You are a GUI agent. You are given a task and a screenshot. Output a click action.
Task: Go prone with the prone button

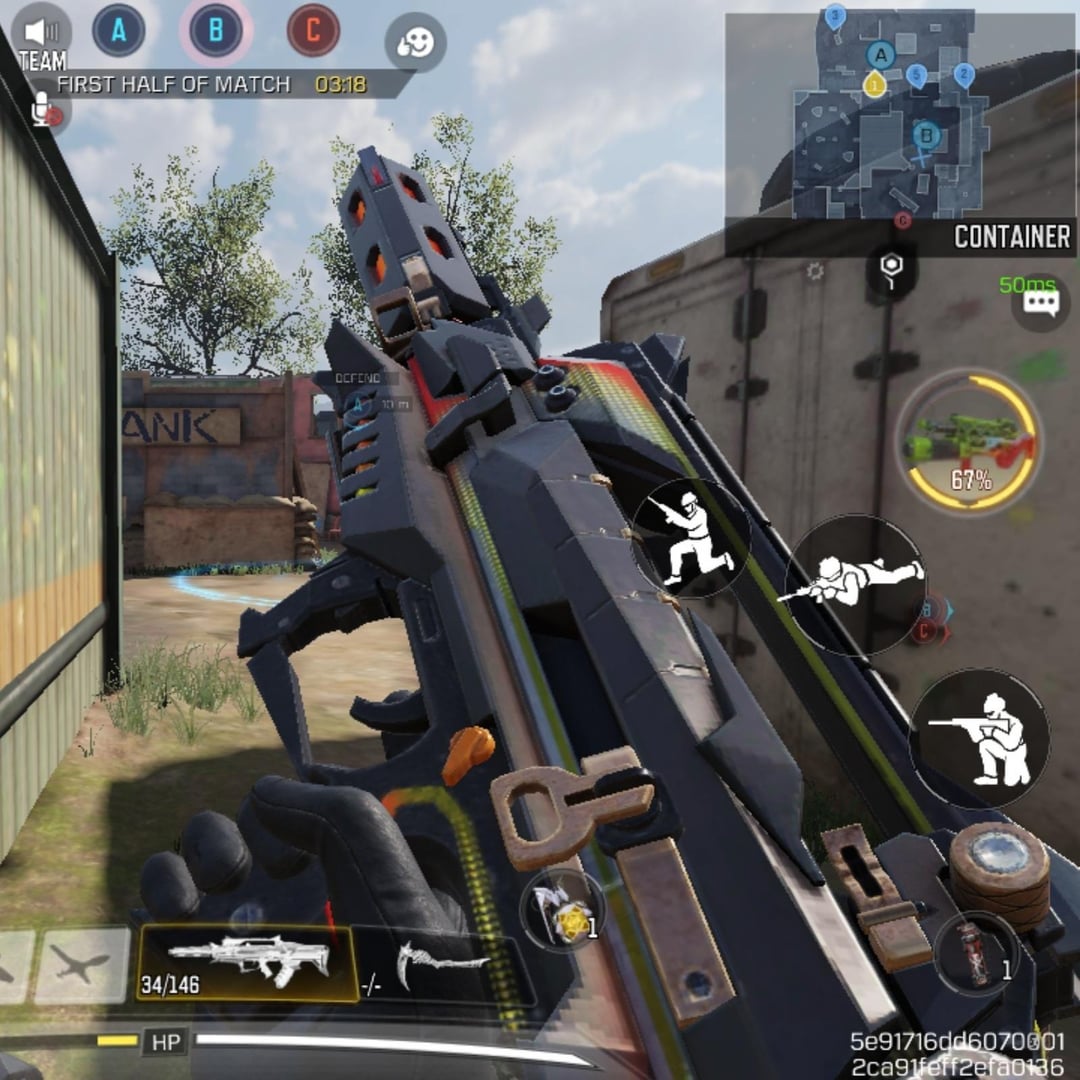click(854, 584)
